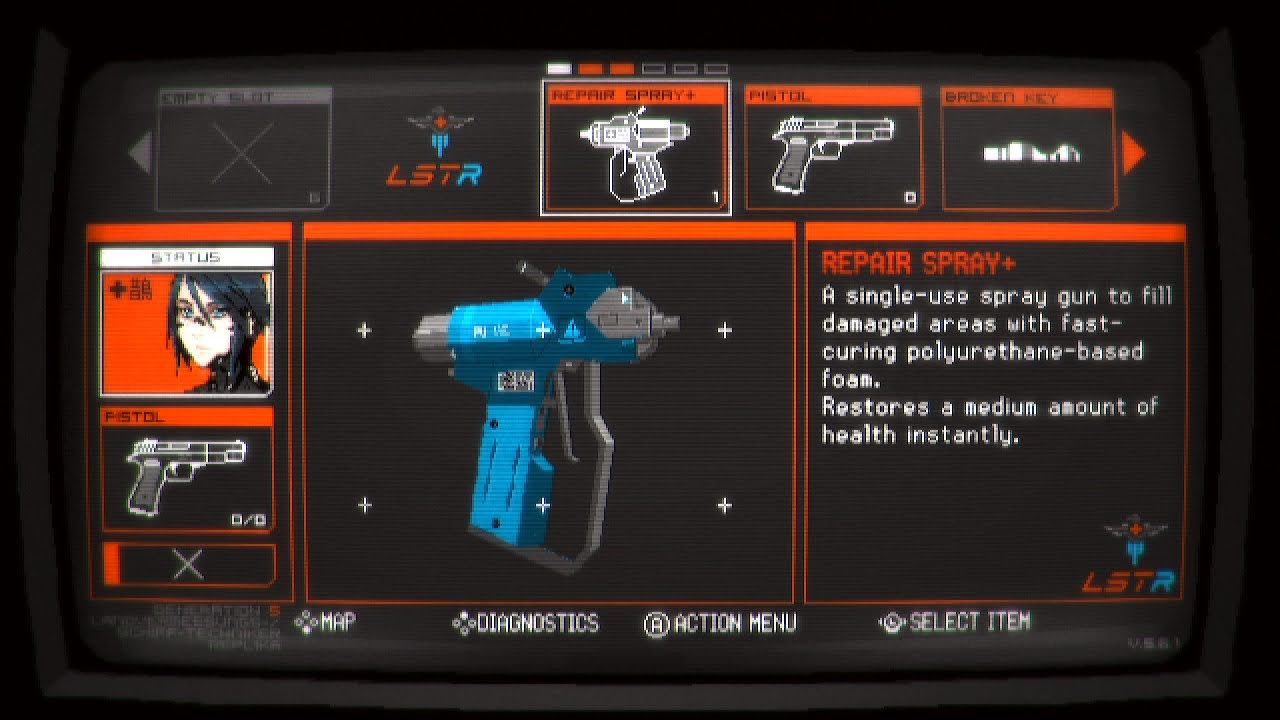Open the Status character portrait

186,332
